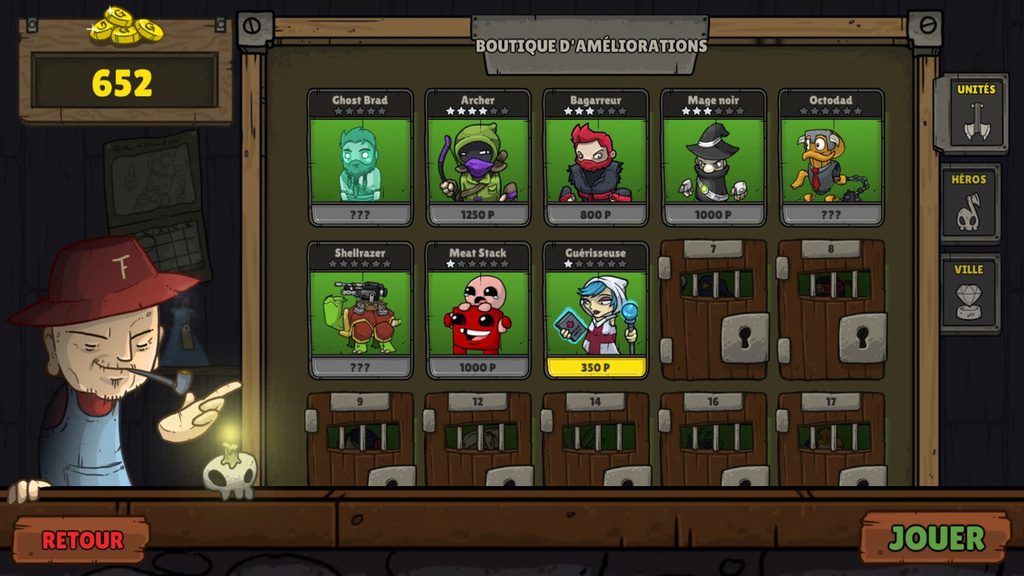Viewport: 1024px width, 576px height.
Task: Show the Ville upgrades tab
Action: click(970, 293)
